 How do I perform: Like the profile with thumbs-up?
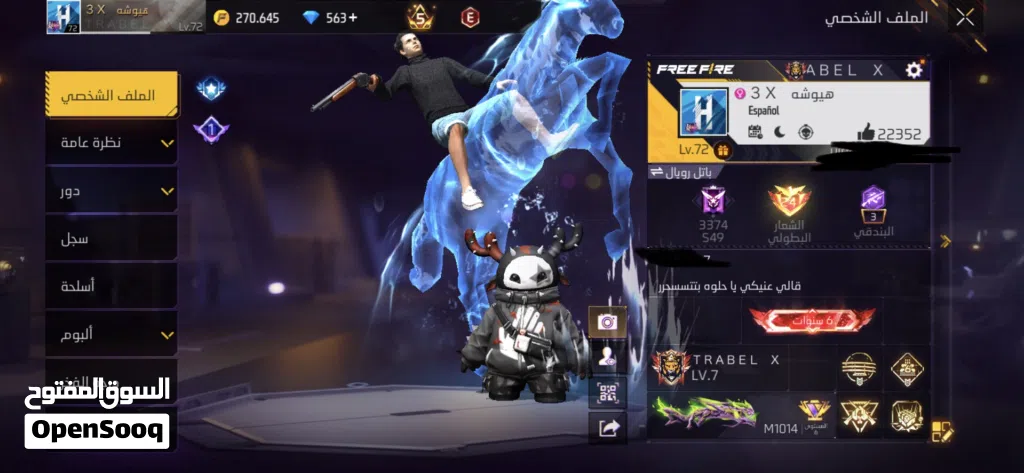coord(866,133)
